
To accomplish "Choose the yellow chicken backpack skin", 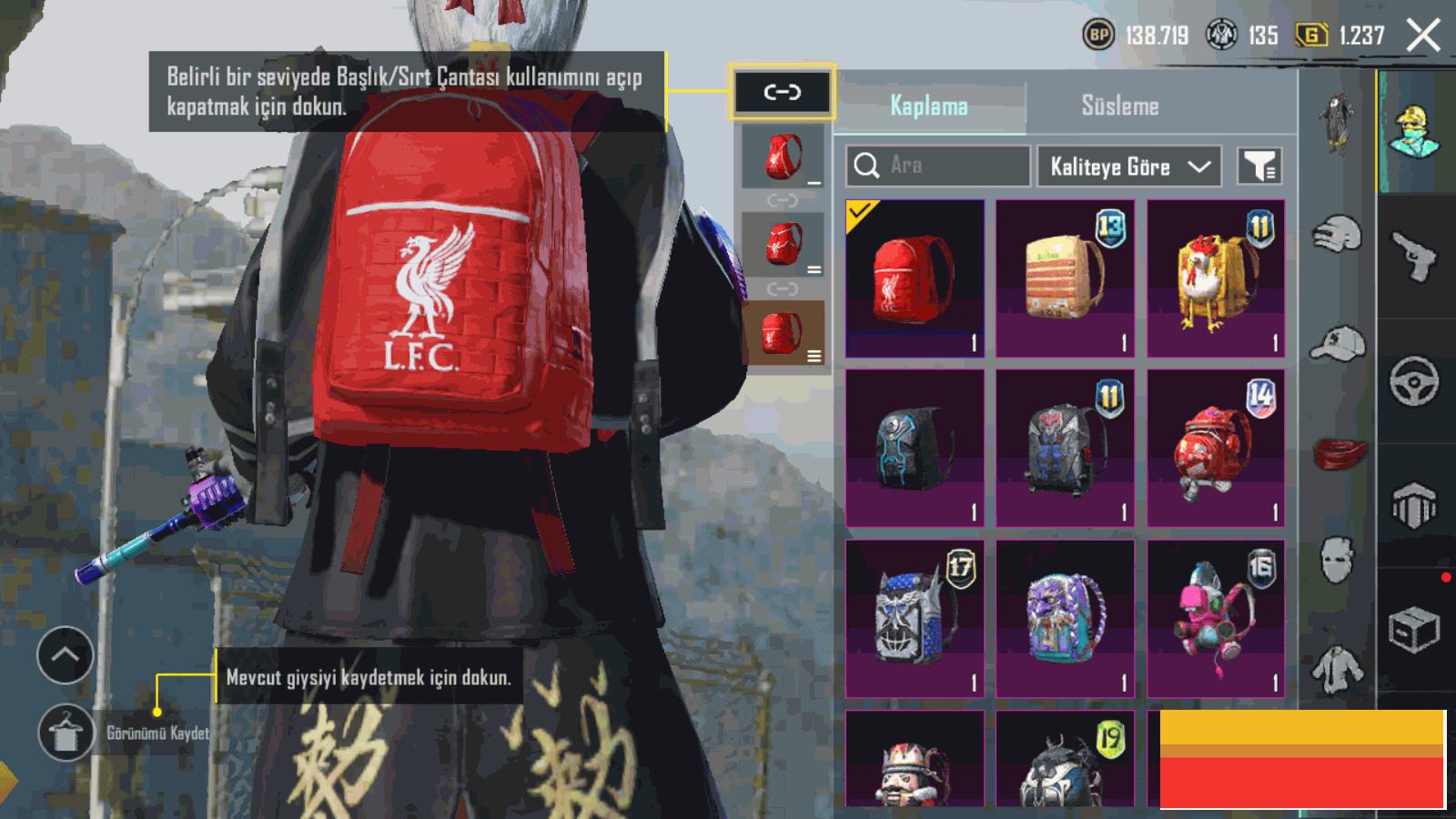I will coord(1216,278).
